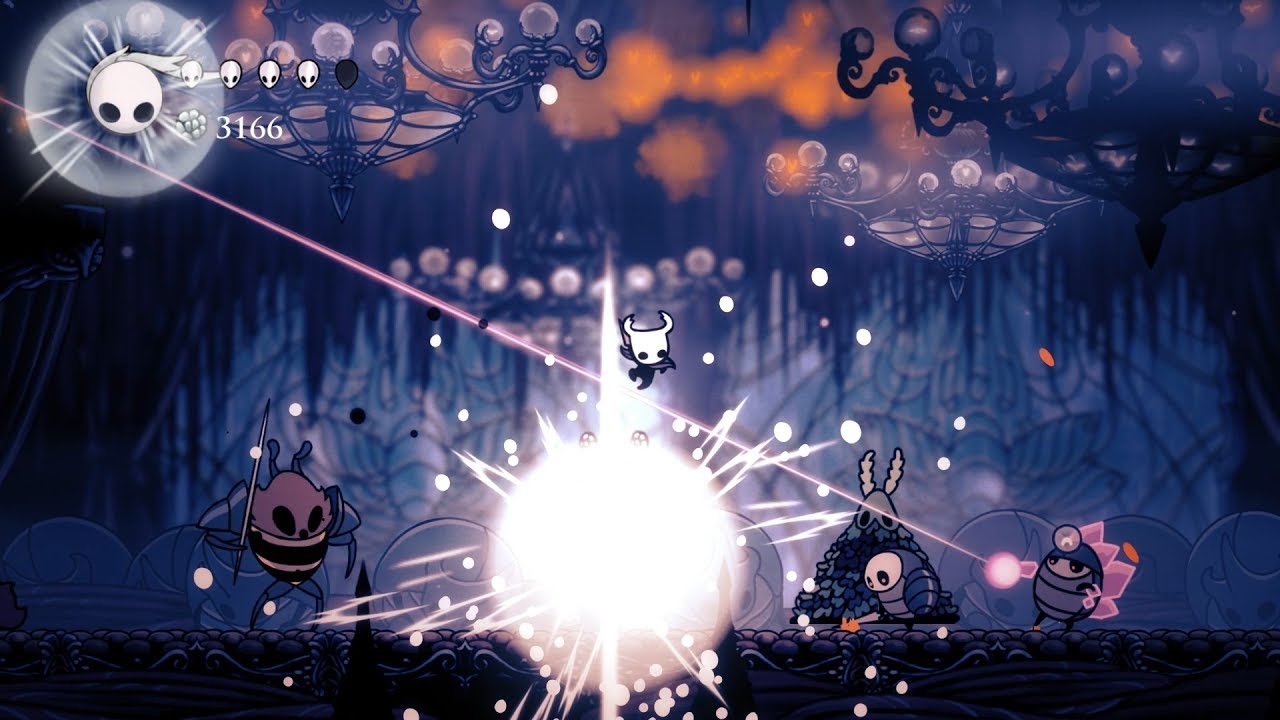Select the smaller mask next to the Soul Vessel
This screenshot has height=720, width=1280.
(189, 73)
